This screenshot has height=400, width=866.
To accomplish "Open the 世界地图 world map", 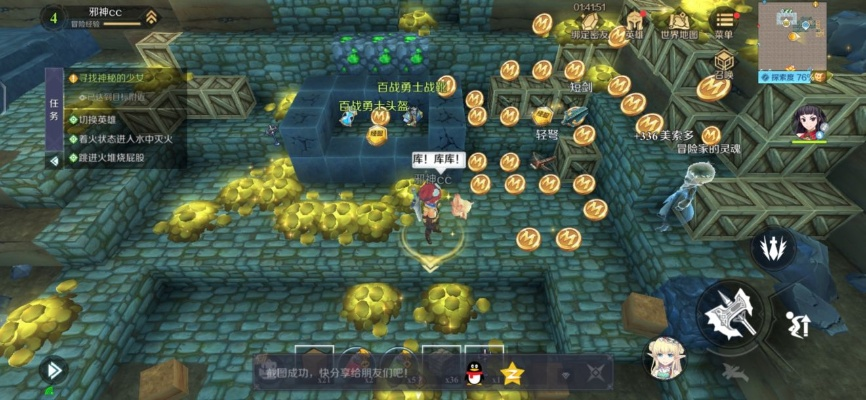I will coord(676,25).
